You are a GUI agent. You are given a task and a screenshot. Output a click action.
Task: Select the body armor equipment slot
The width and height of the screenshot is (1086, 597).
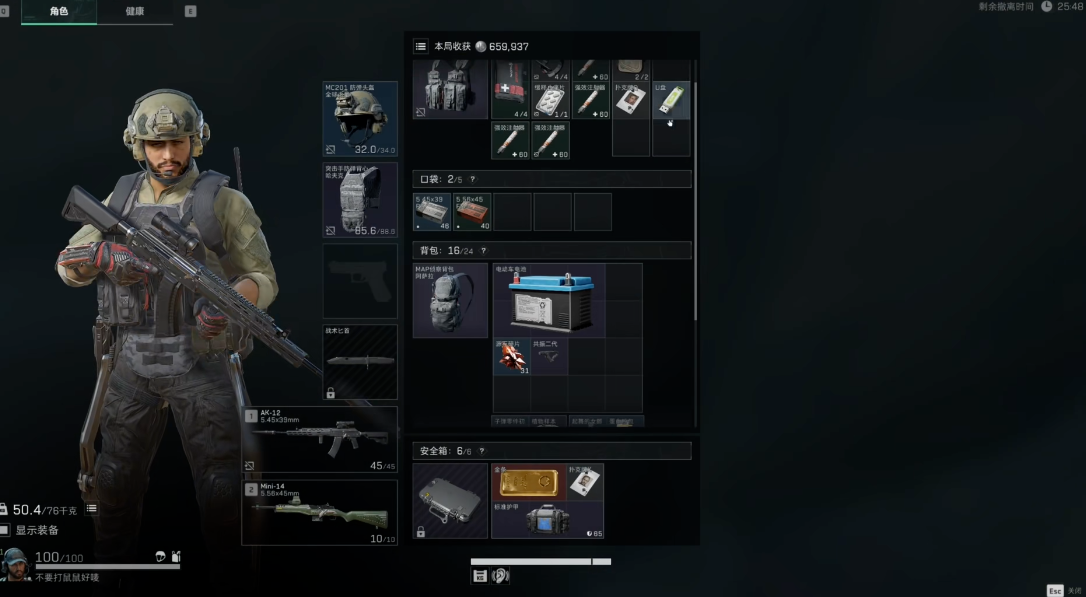[360, 200]
